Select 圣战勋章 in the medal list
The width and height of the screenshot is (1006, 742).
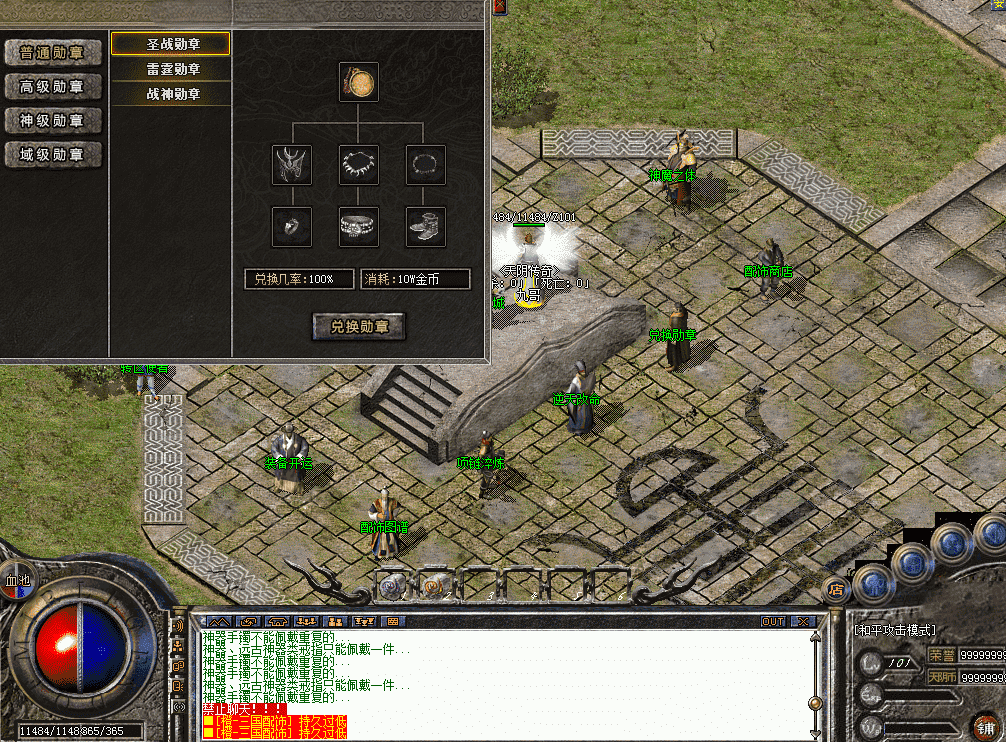tap(172, 45)
